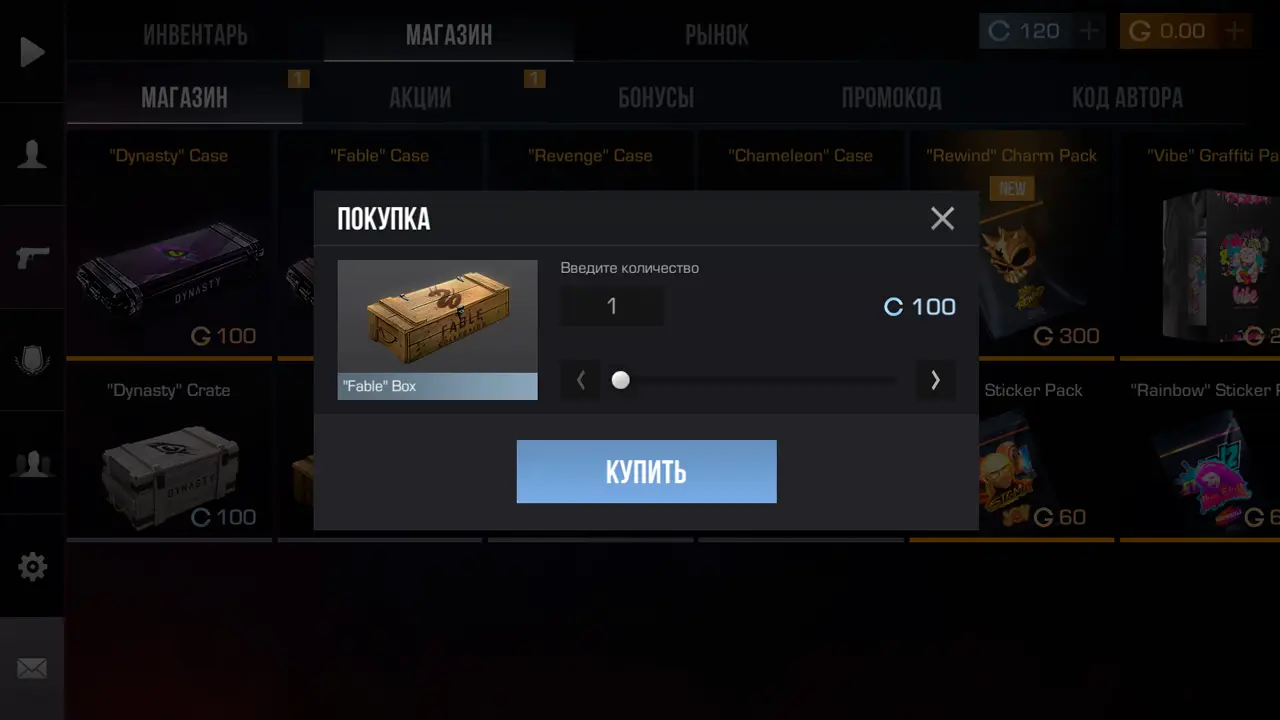The height and width of the screenshot is (720, 1280).
Task: Open the profile icon in the sidebar
Action: [x=32, y=152]
